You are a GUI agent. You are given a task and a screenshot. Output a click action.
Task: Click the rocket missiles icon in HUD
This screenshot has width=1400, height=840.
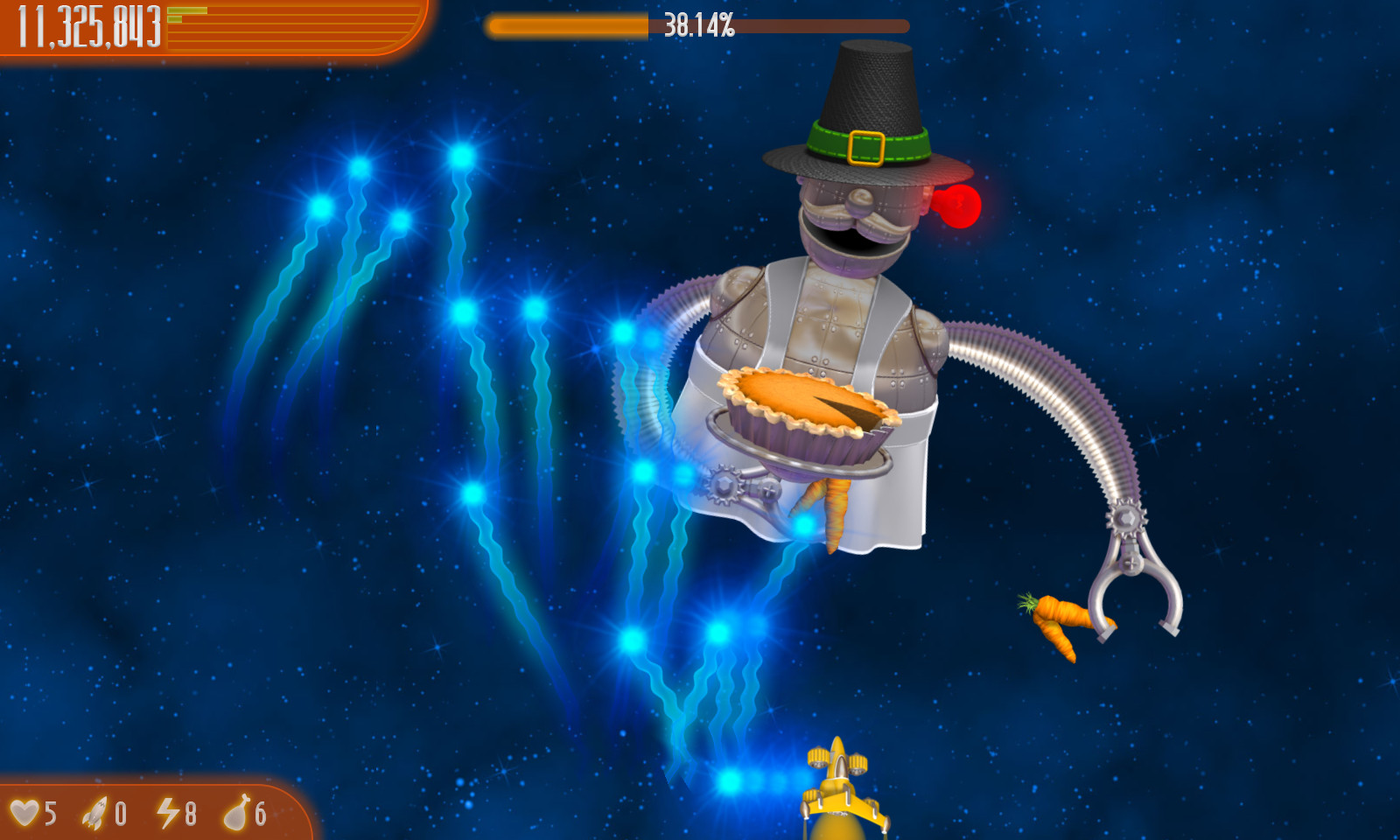(x=96, y=812)
